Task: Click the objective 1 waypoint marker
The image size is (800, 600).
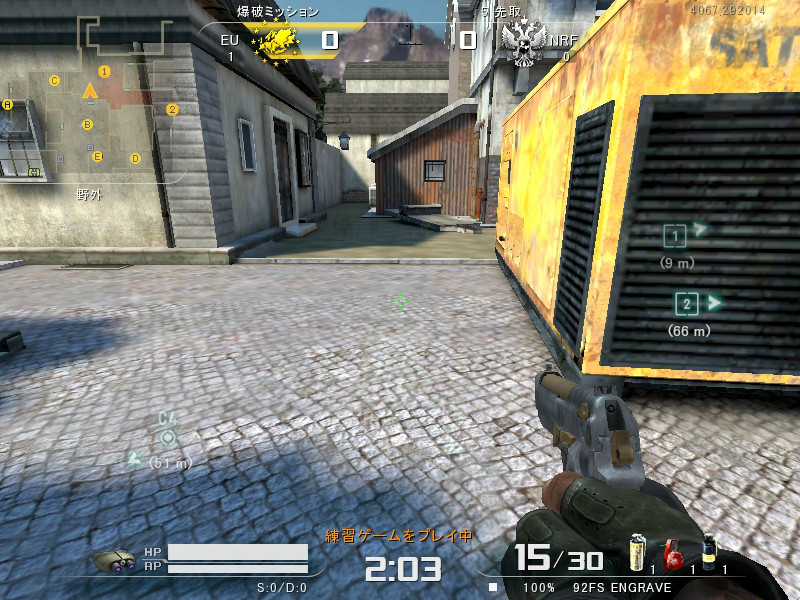Action: (x=676, y=236)
